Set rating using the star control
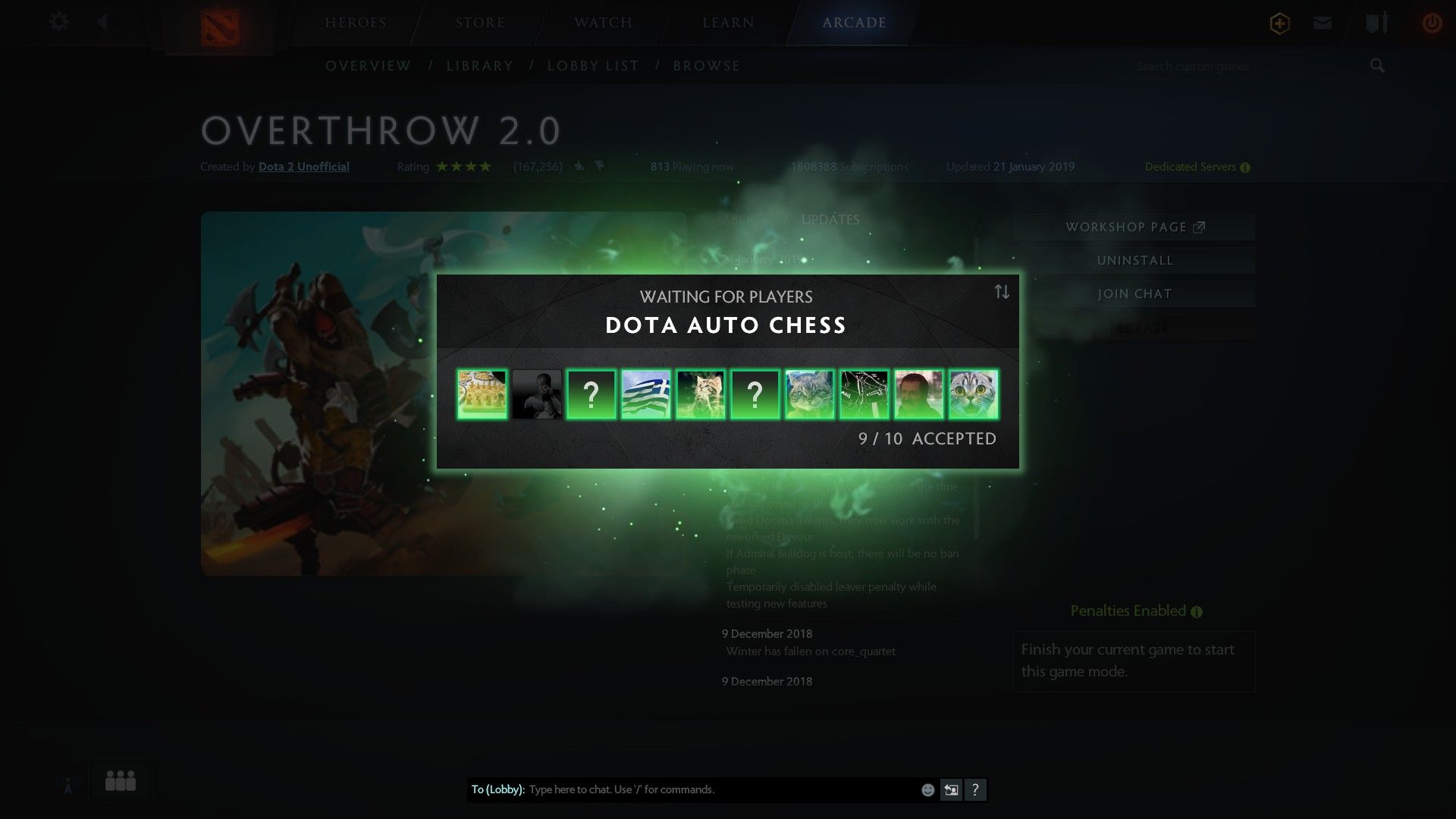 (463, 165)
